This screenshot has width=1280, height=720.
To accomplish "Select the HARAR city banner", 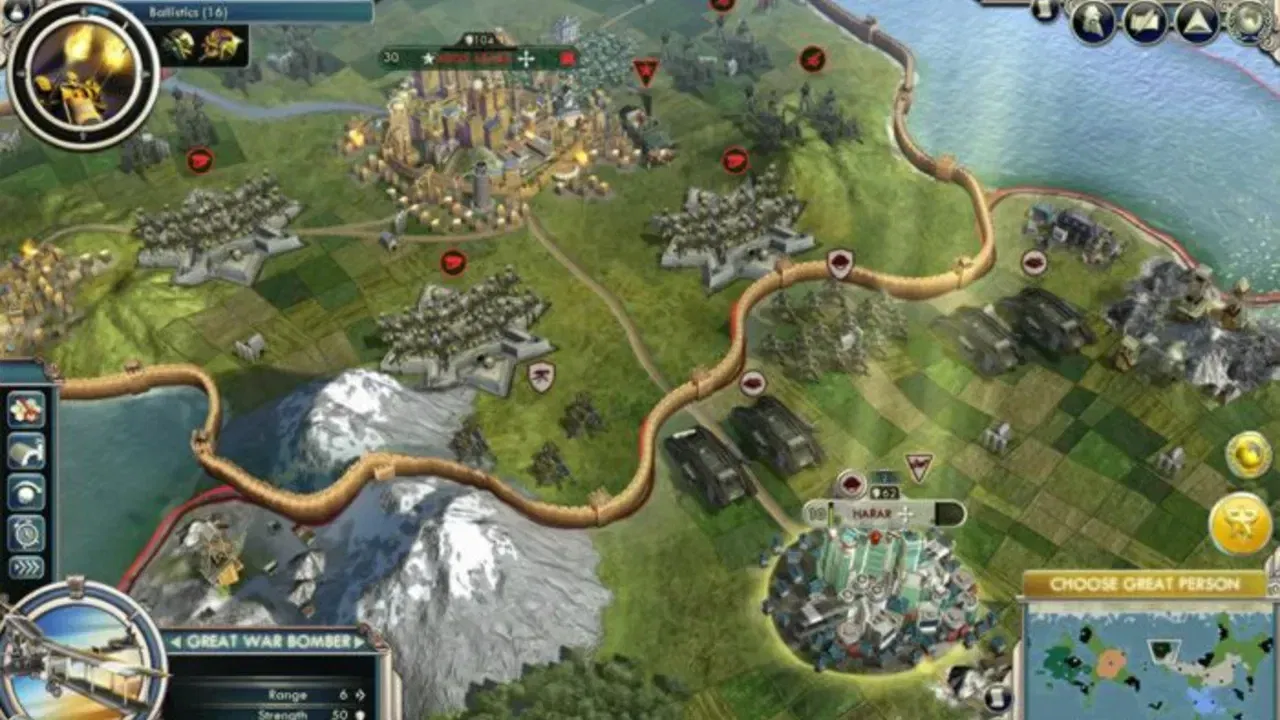I will tap(870, 513).
